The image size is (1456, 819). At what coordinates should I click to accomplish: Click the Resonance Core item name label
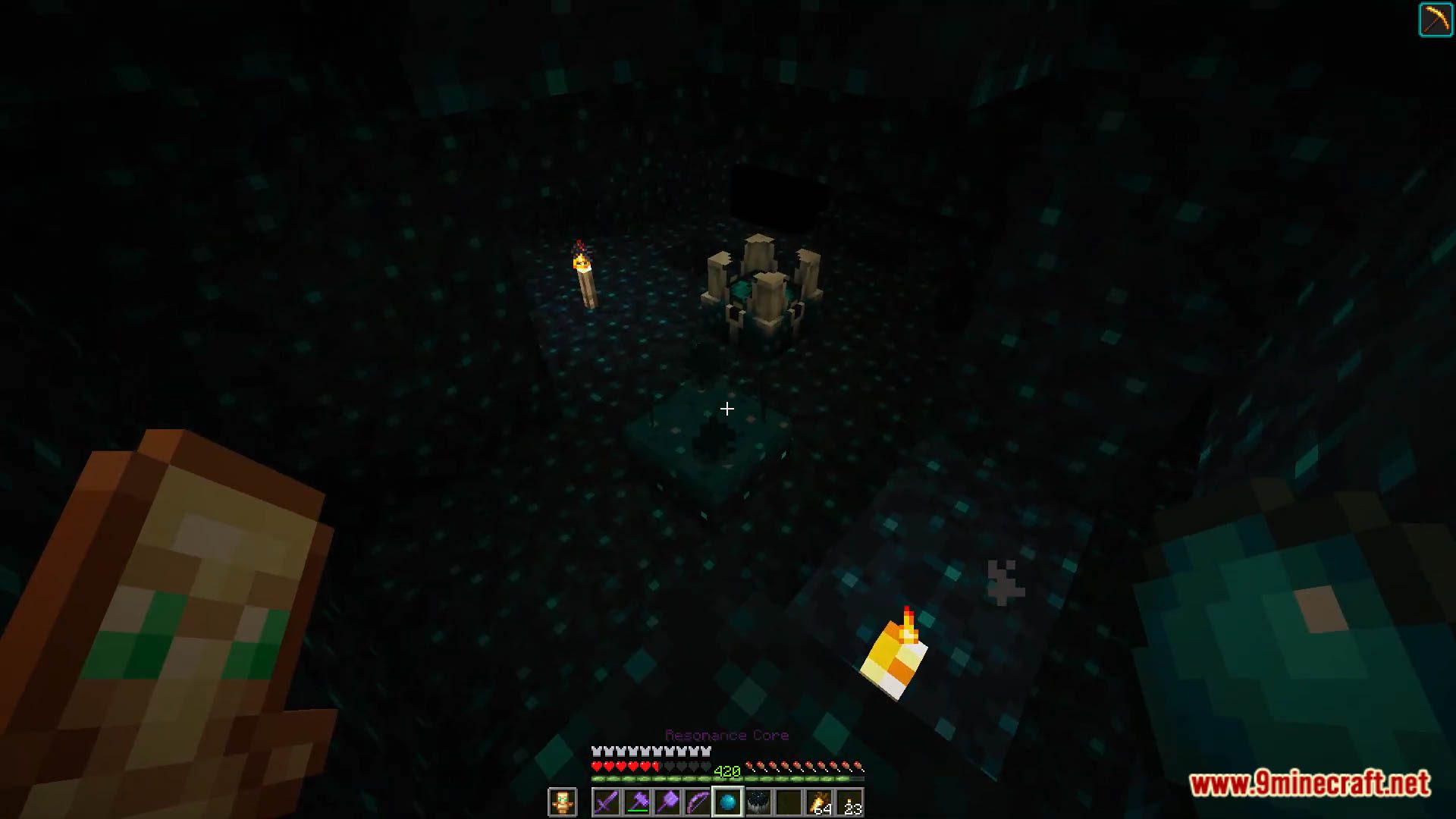(727, 734)
